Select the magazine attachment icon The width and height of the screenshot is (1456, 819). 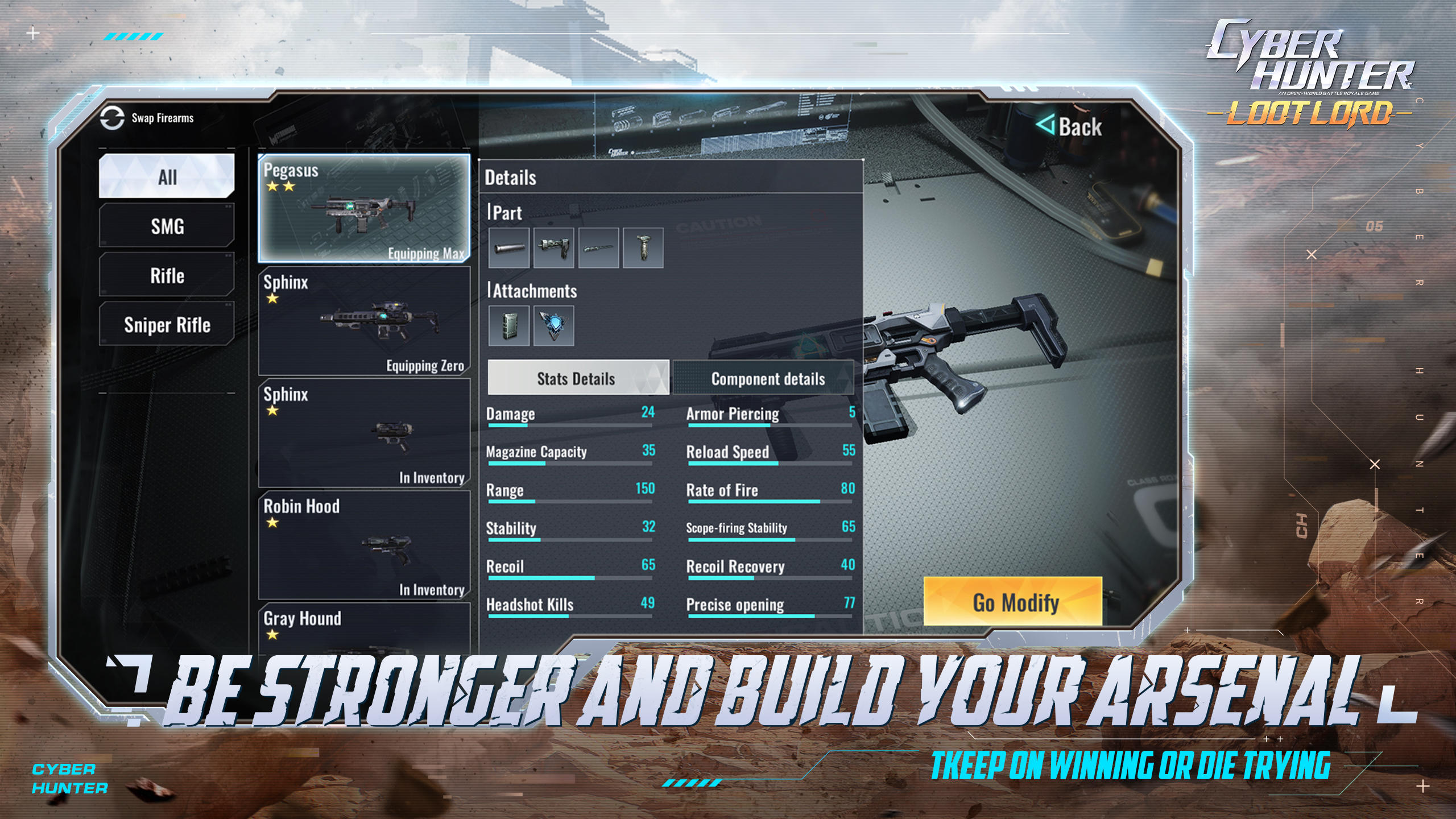point(510,325)
